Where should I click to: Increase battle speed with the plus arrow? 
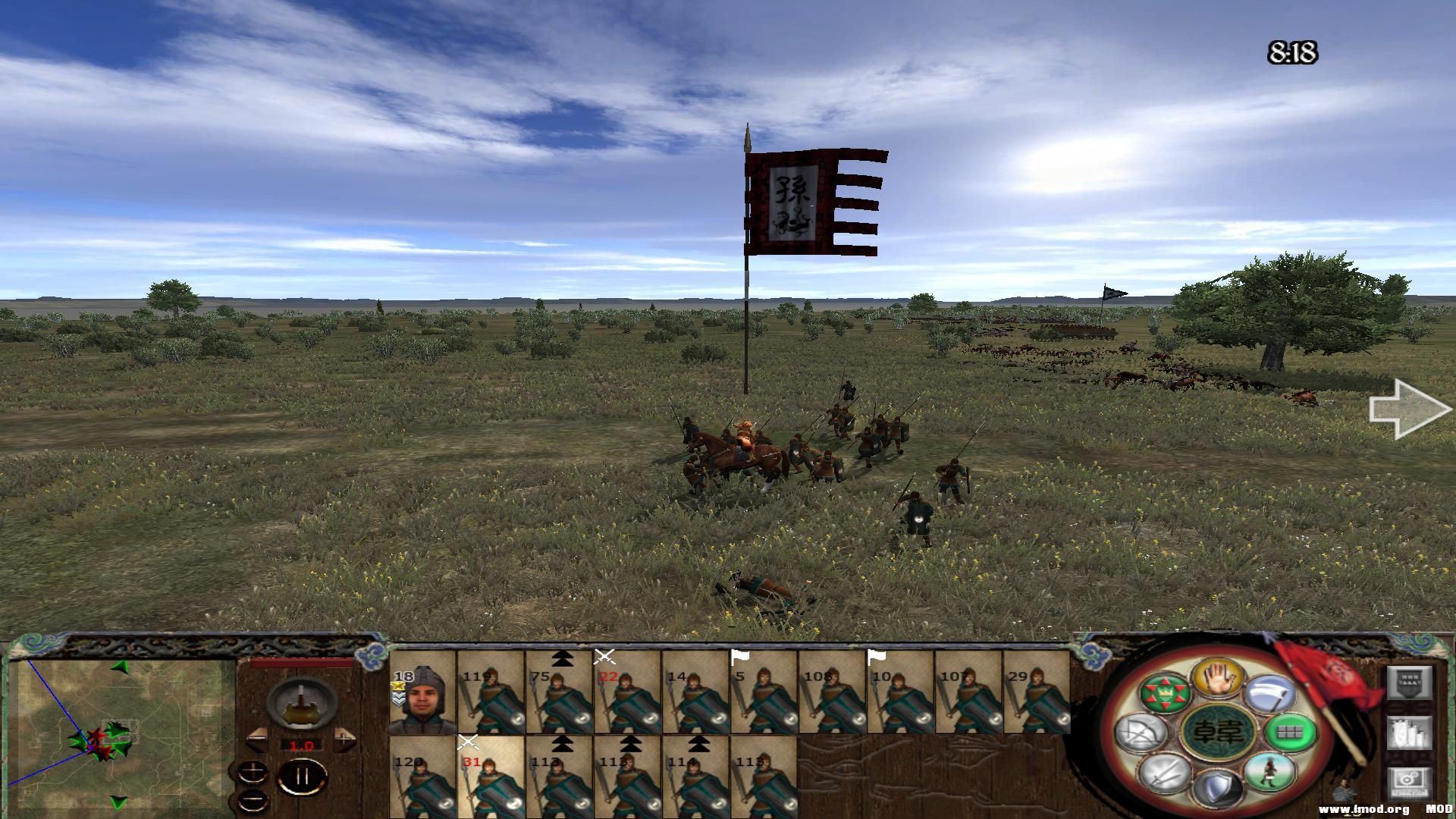click(344, 738)
